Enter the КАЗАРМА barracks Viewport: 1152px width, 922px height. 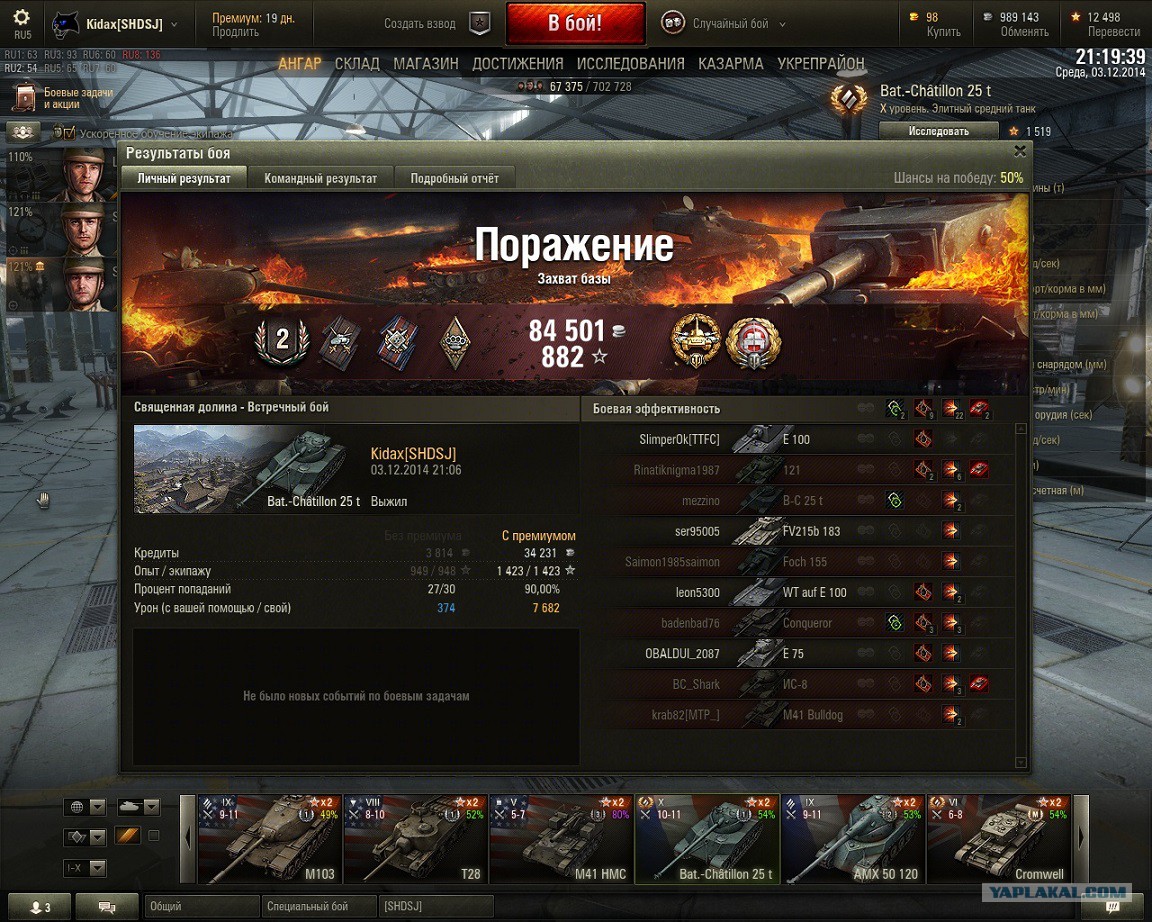pyautogui.click(x=731, y=63)
